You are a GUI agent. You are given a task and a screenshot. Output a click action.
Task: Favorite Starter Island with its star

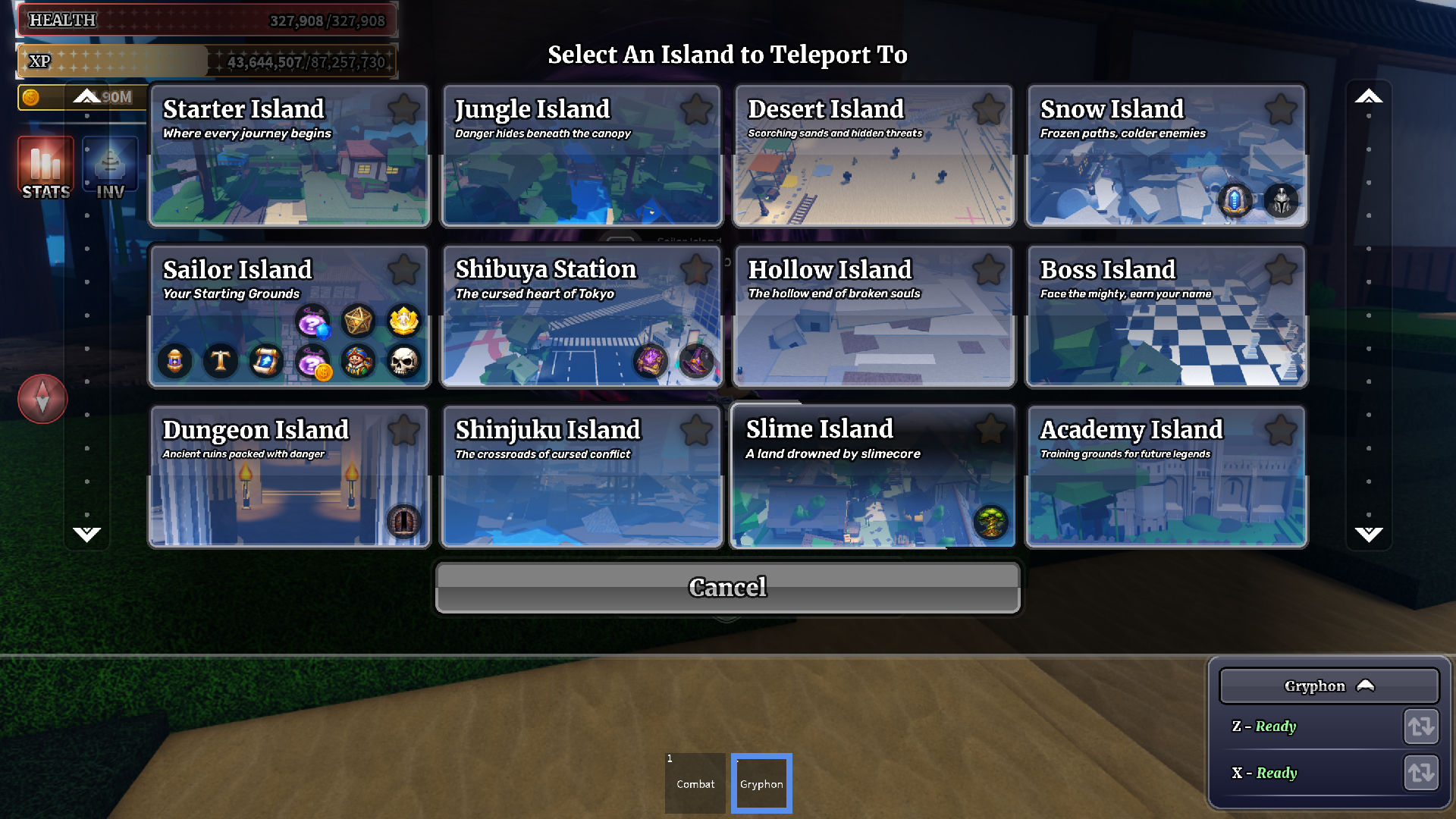coord(403,110)
